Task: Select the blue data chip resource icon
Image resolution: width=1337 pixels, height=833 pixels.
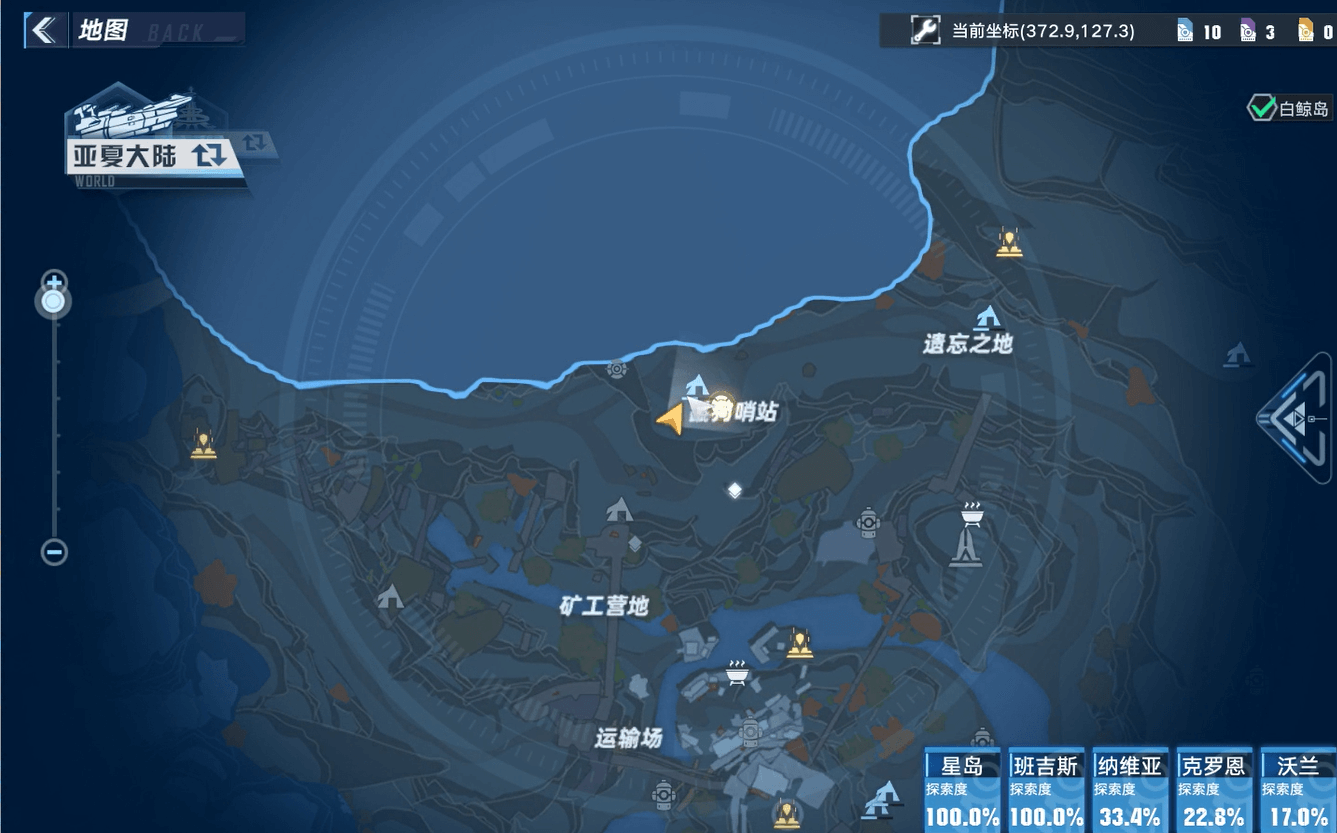Action: point(1186,30)
